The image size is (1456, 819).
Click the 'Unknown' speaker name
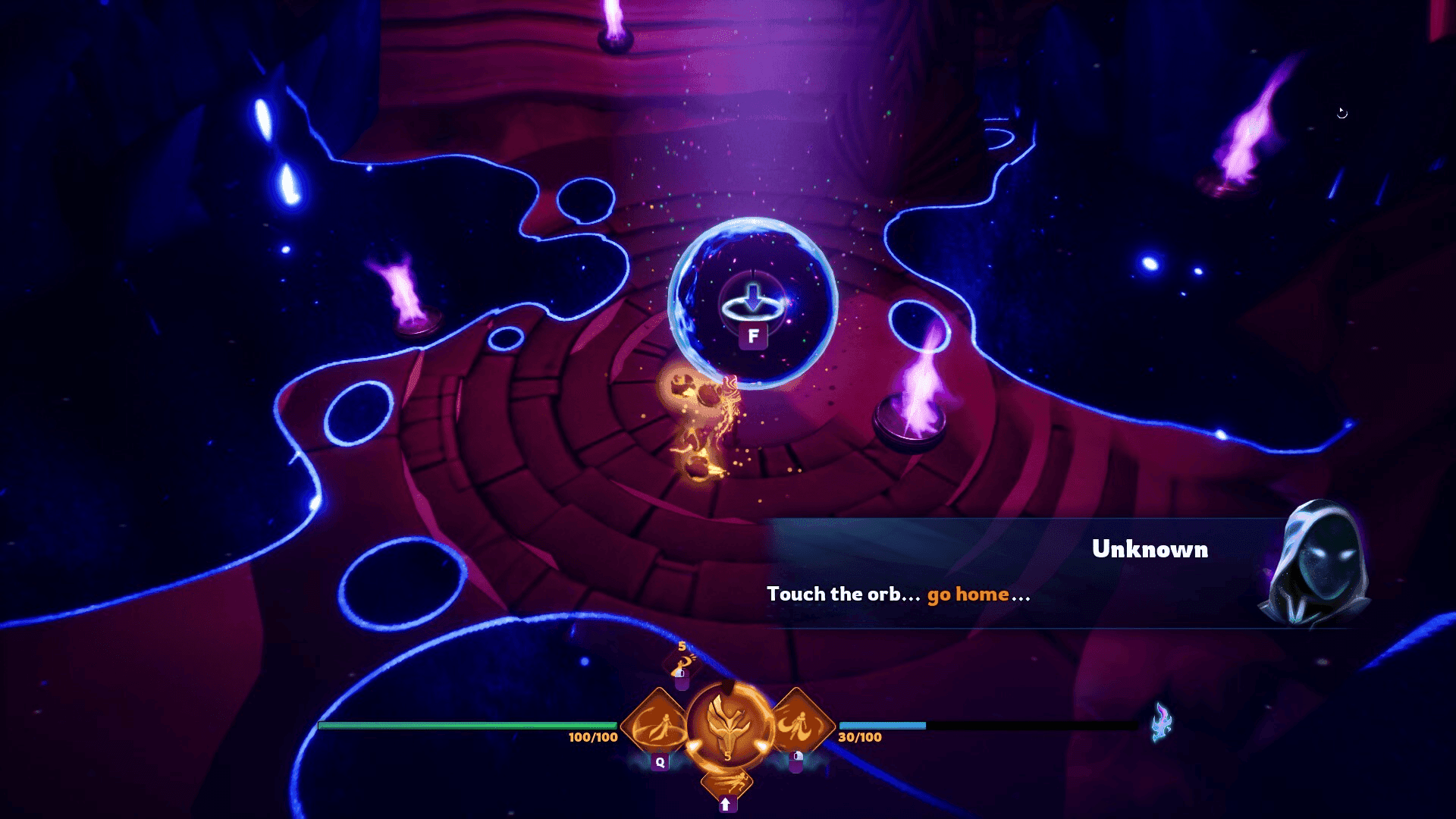(1150, 551)
